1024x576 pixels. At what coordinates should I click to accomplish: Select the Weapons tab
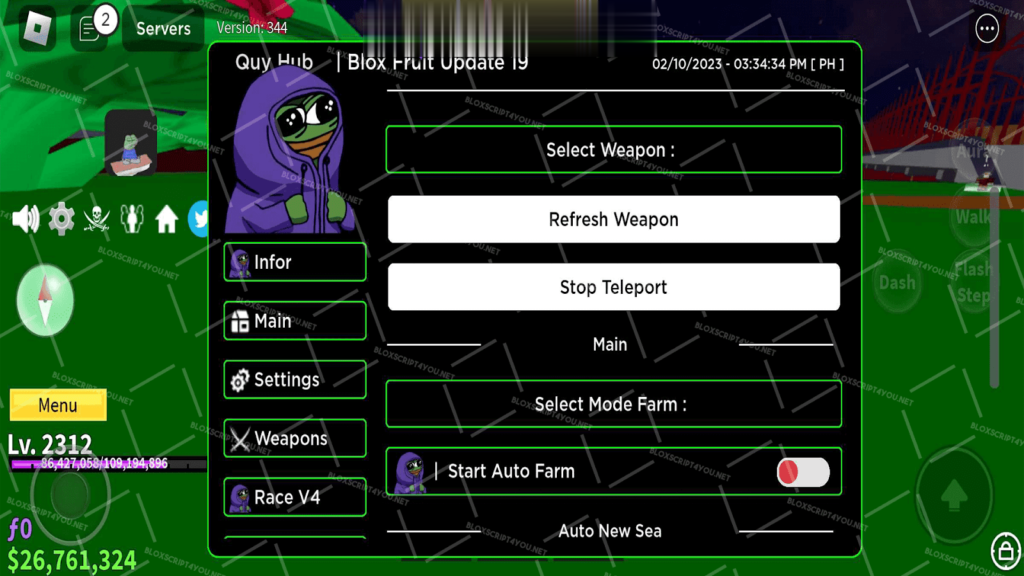pyautogui.click(x=295, y=438)
